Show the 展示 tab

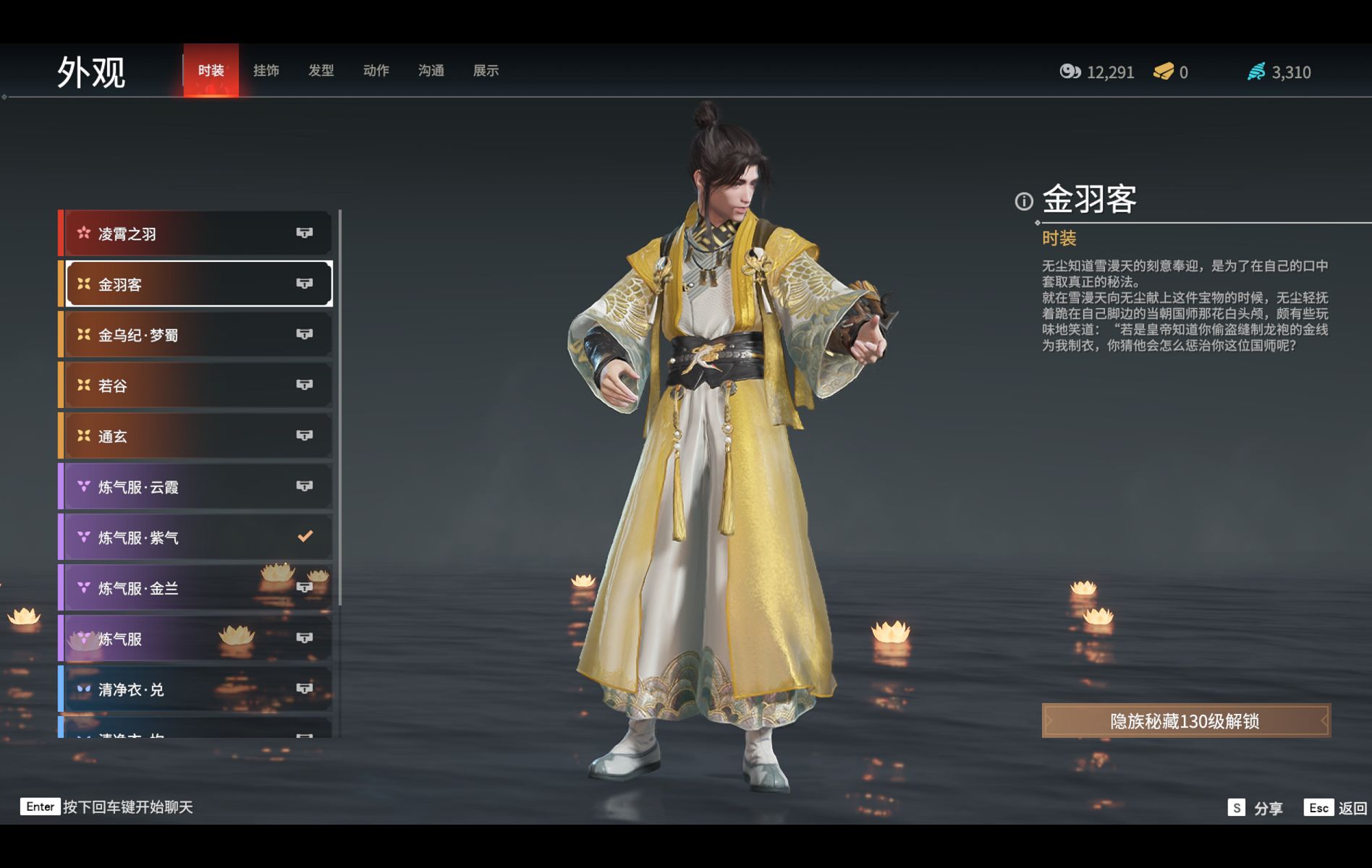pos(486,71)
